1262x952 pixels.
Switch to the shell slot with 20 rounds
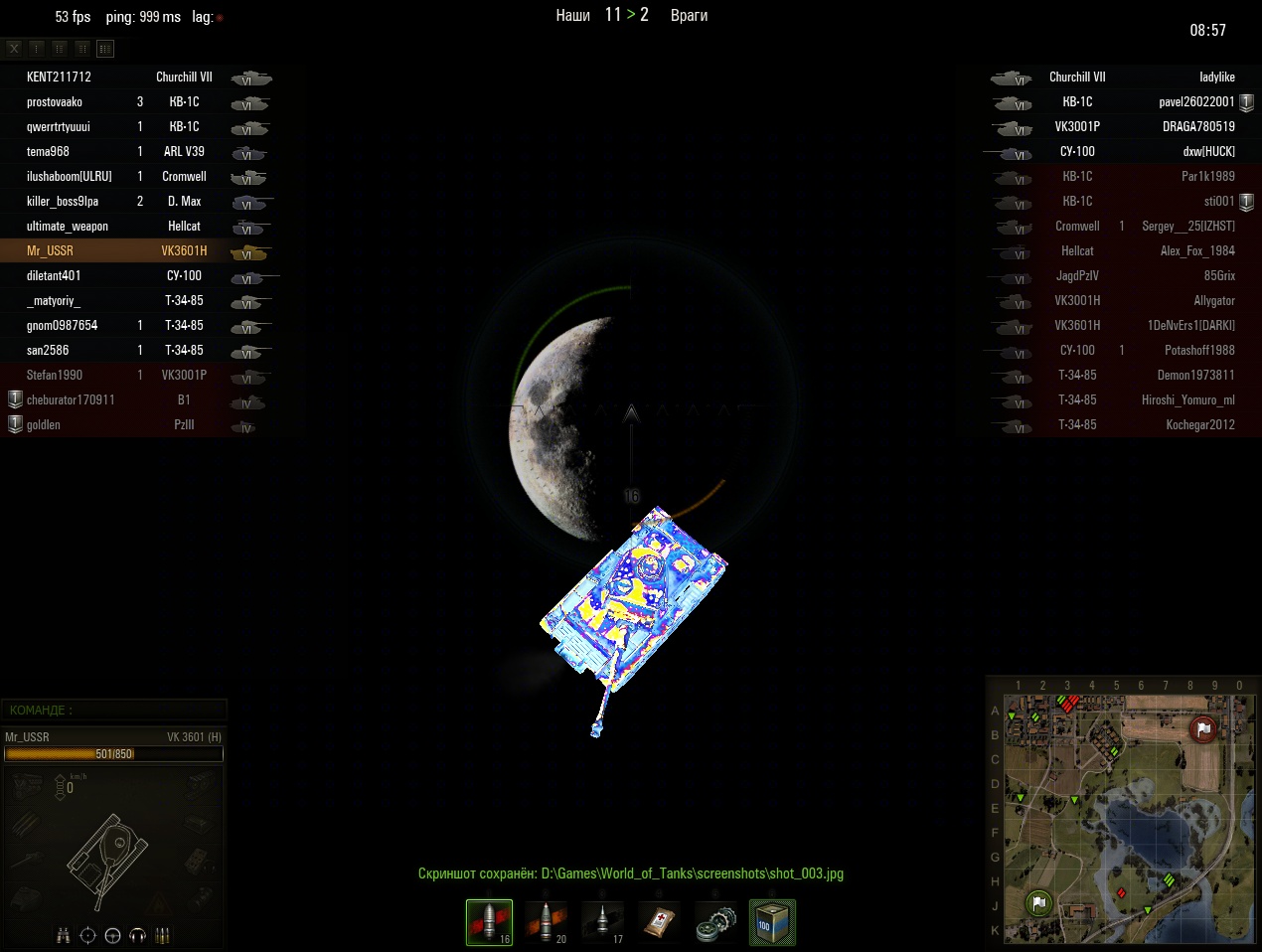[546, 922]
